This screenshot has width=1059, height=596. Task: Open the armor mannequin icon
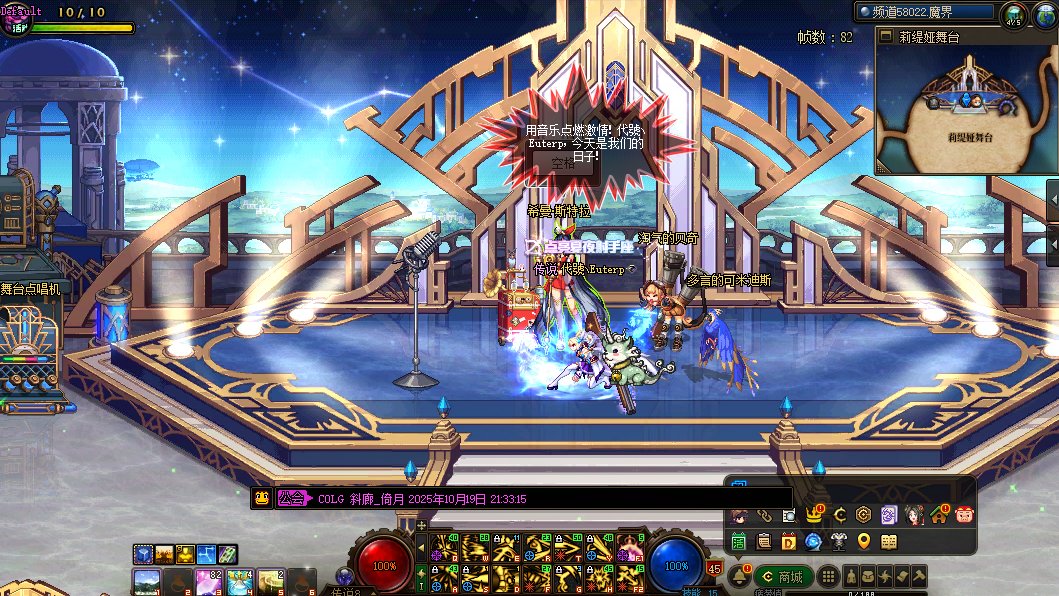[x=838, y=542]
